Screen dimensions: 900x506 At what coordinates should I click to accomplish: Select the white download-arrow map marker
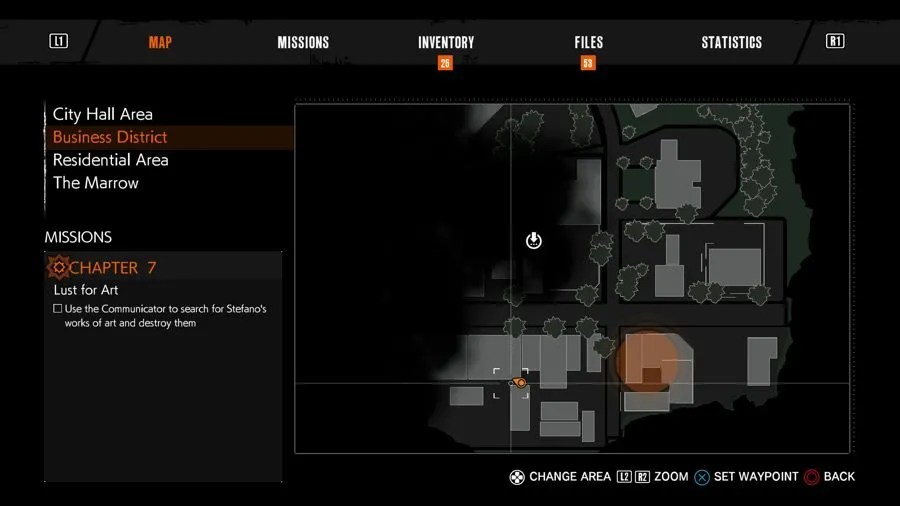coord(534,240)
